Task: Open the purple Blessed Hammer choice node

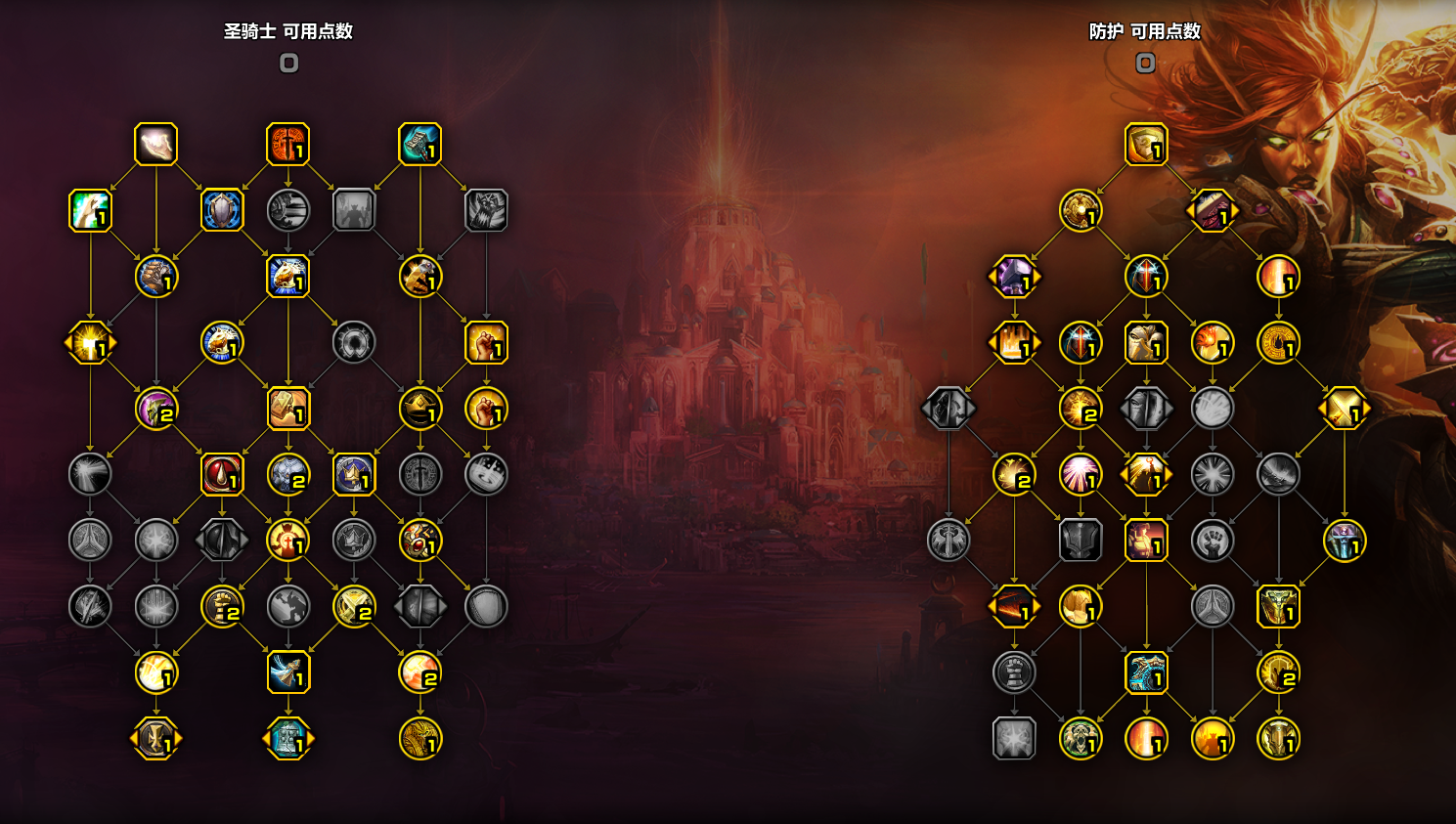Action: point(1014,276)
